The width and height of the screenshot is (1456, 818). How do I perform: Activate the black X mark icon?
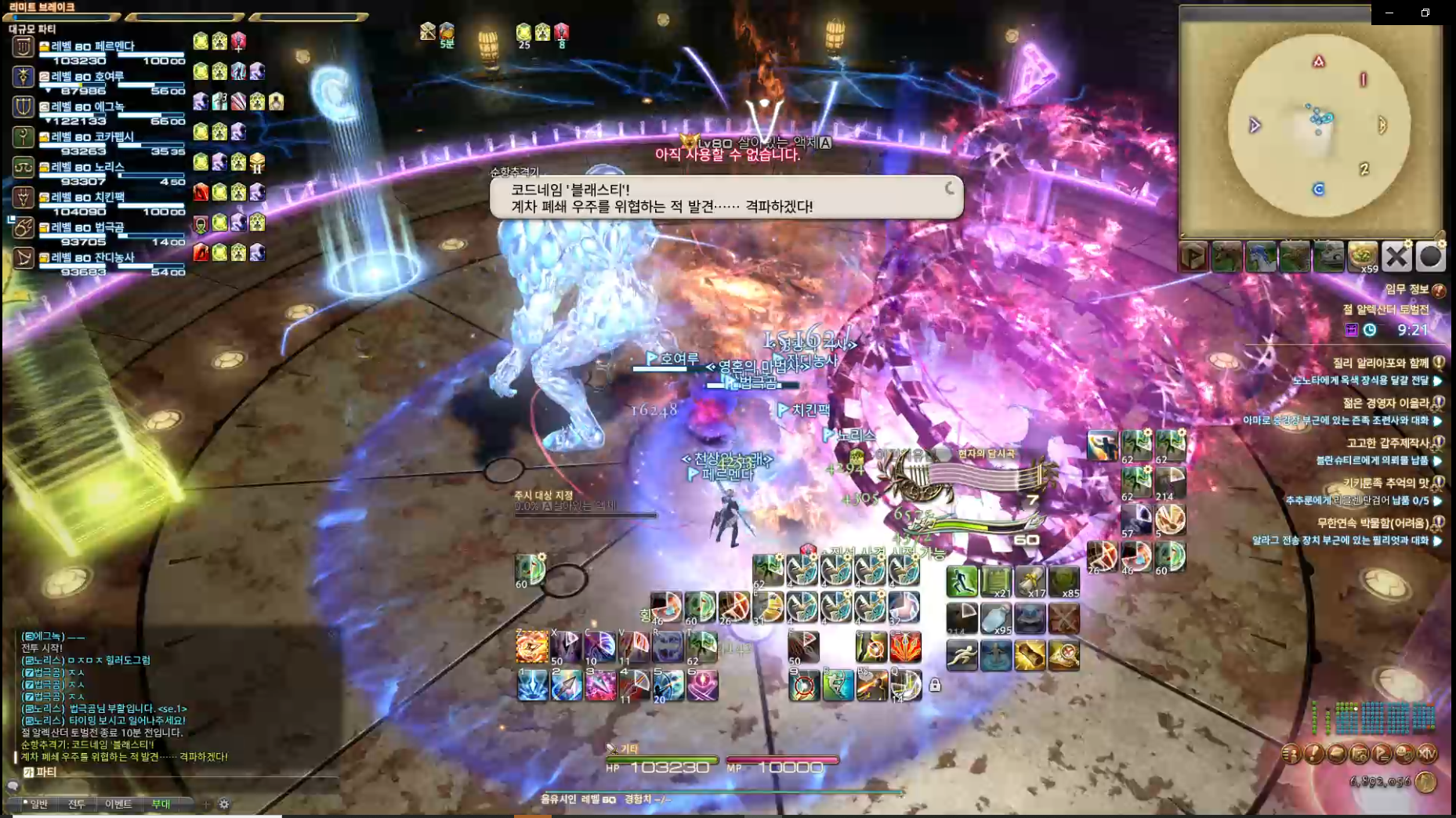point(1396,256)
